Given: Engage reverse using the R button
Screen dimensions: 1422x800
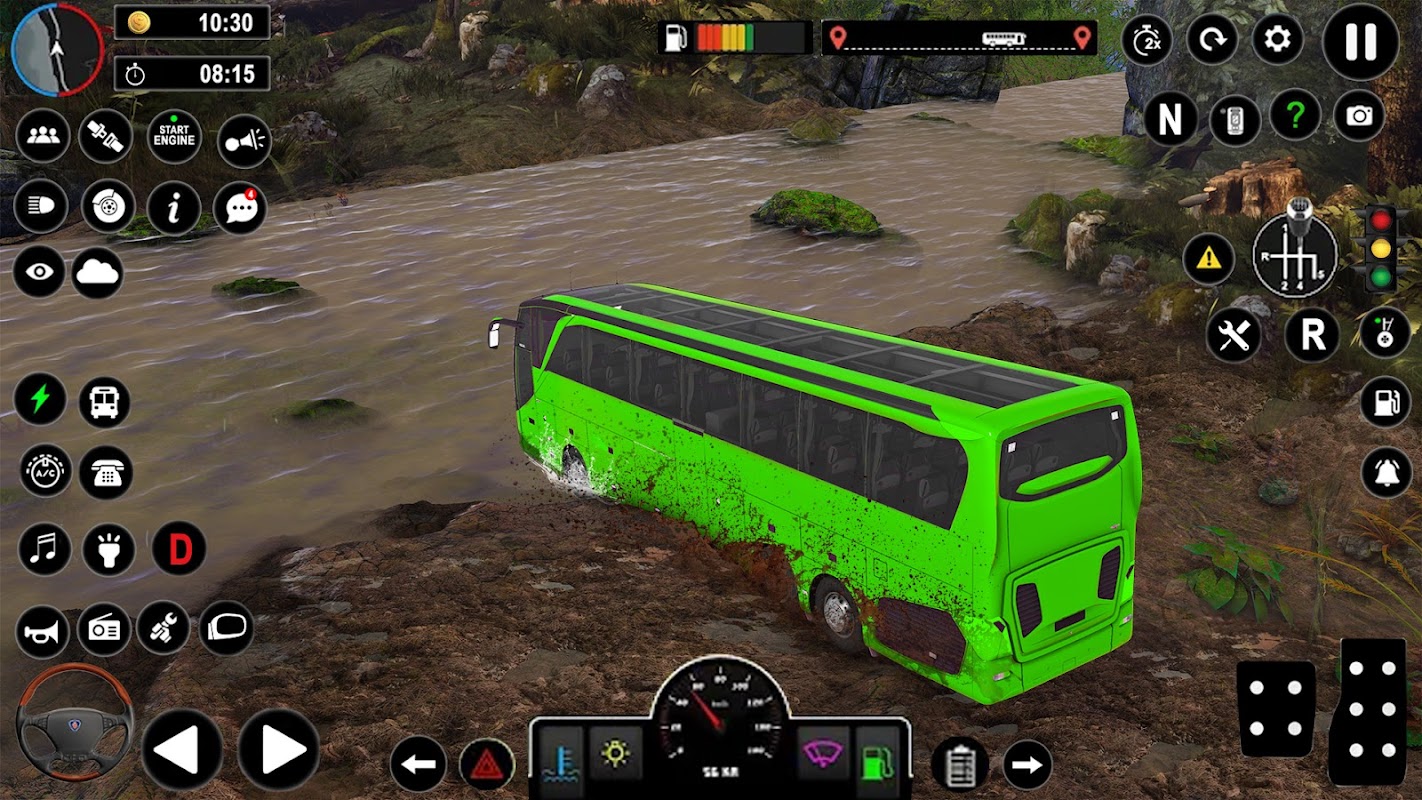Looking at the screenshot, I should click(1311, 335).
